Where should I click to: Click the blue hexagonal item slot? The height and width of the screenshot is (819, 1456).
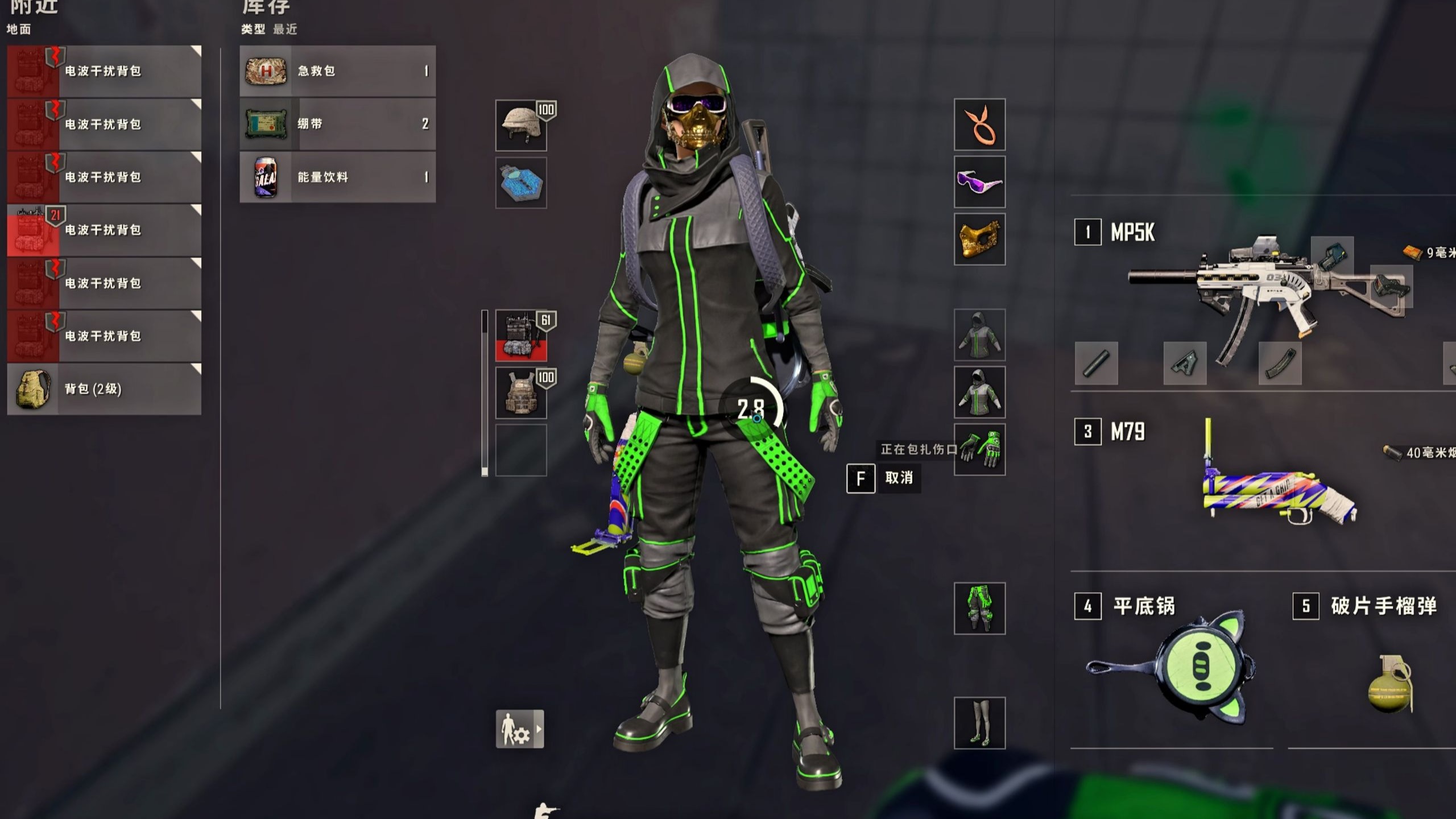521,183
